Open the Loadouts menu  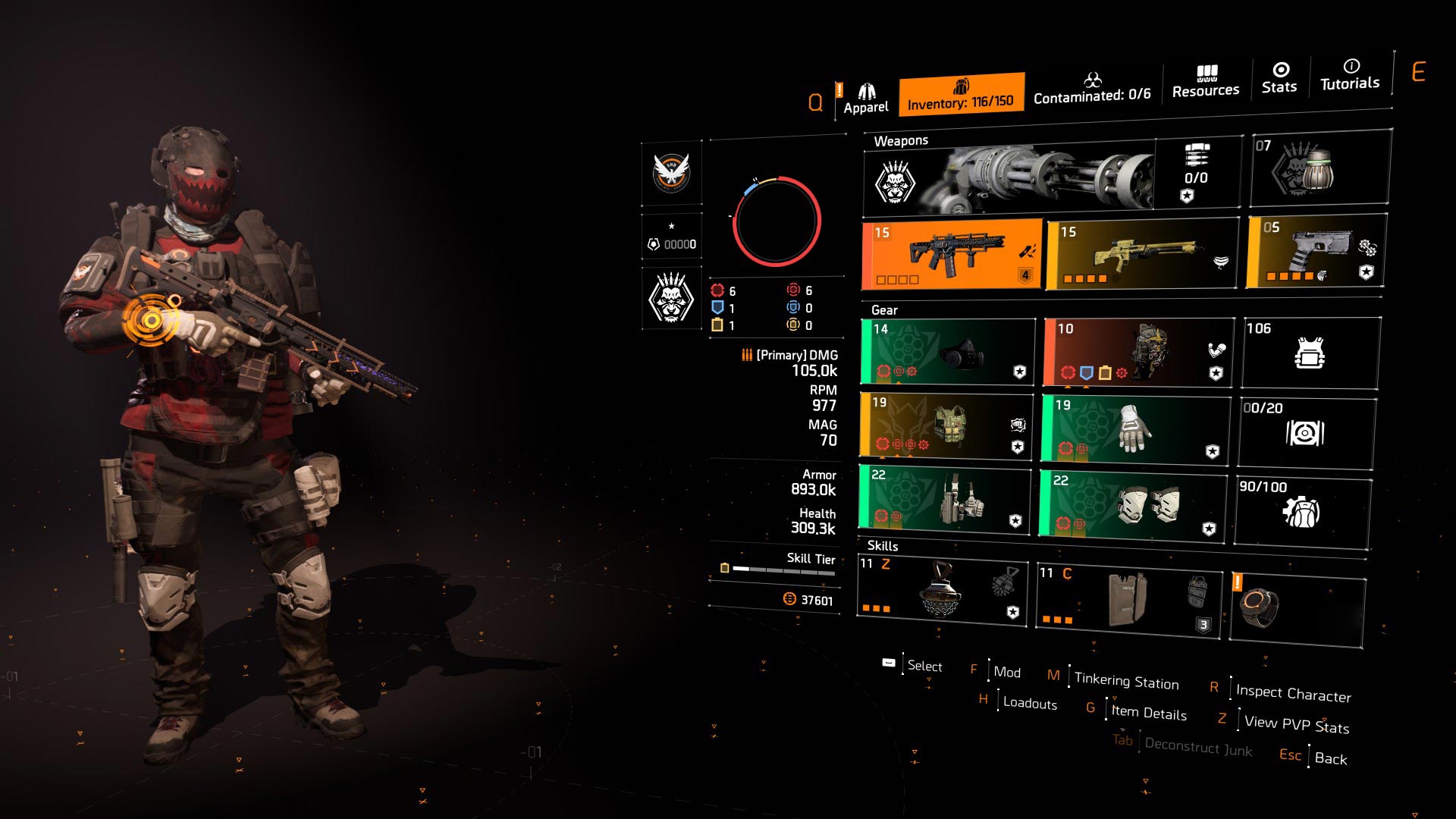click(x=1028, y=704)
